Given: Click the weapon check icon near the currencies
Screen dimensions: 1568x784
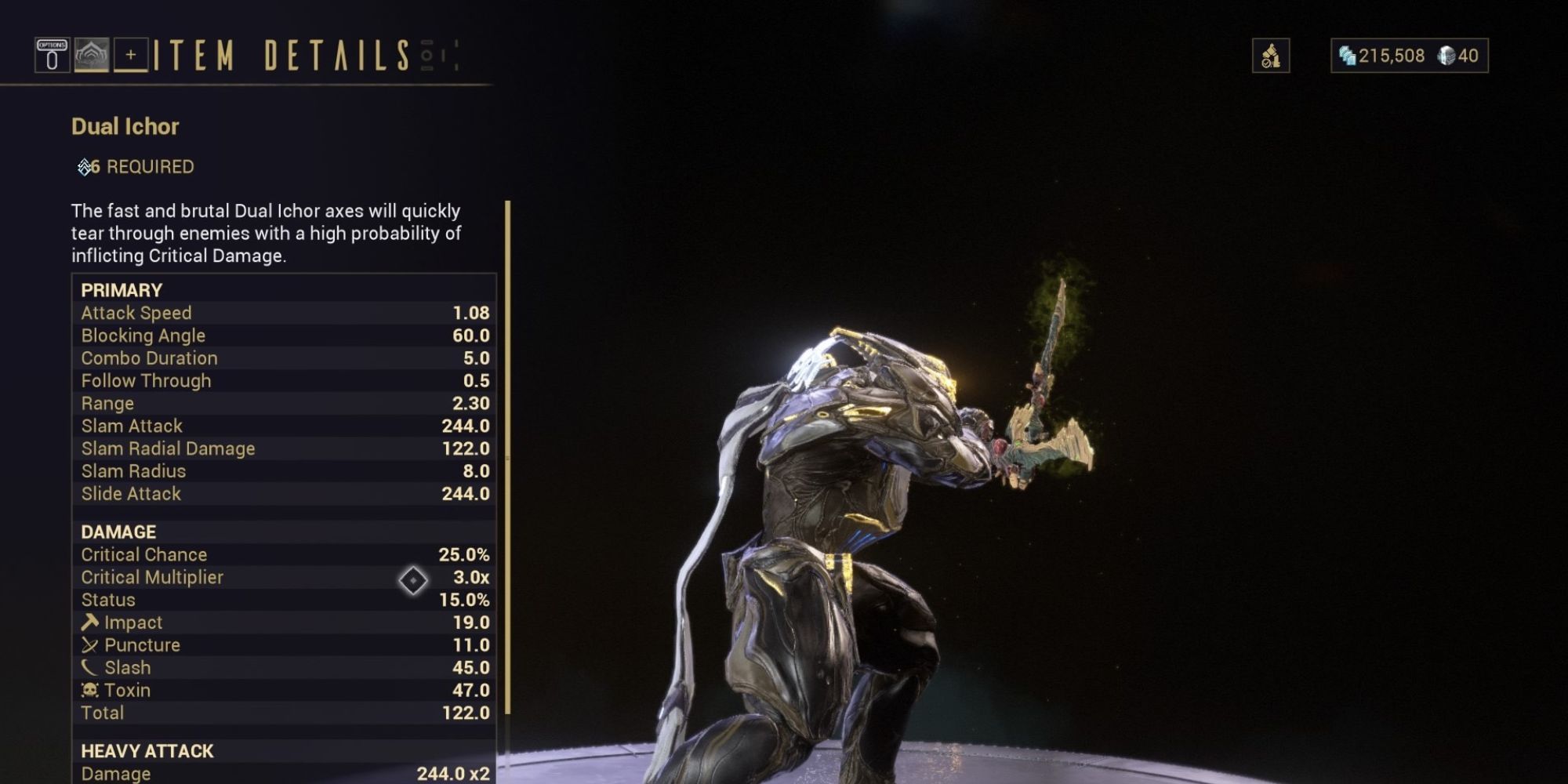Looking at the screenshot, I should click(1271, 55).
